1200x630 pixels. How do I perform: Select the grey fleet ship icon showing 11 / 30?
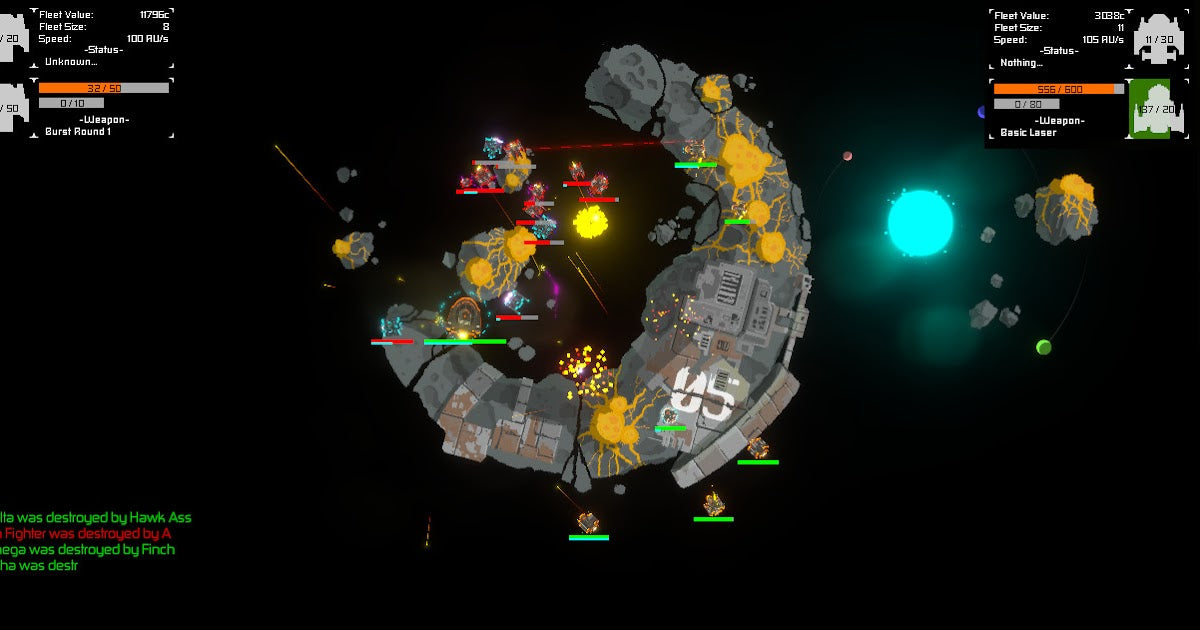pyautogui.click(x=1159, y=40)
